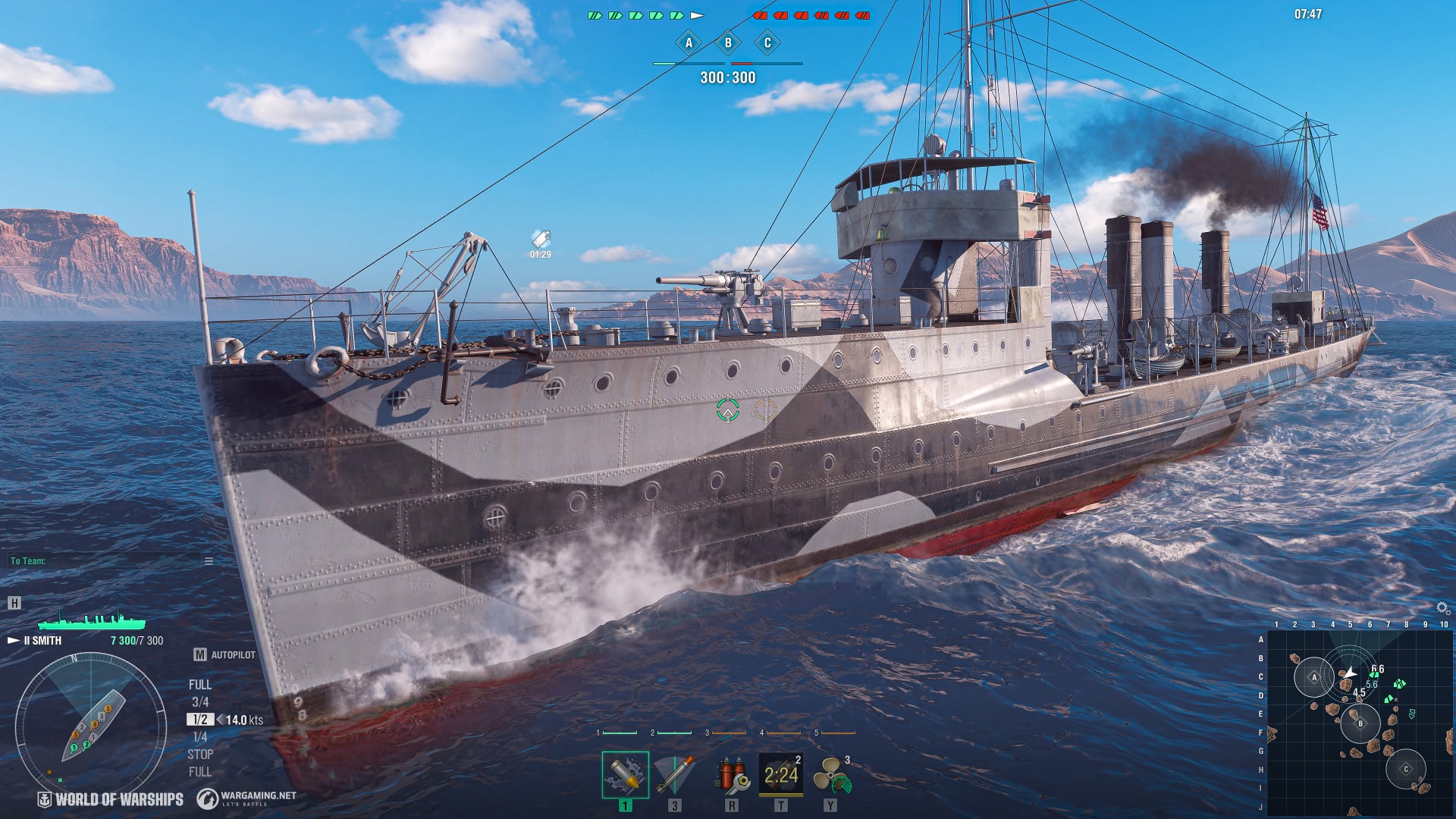Toggle the Autopilot label
The height and width of the screenshot is (819, 1456).
click(x=232, y=654)
